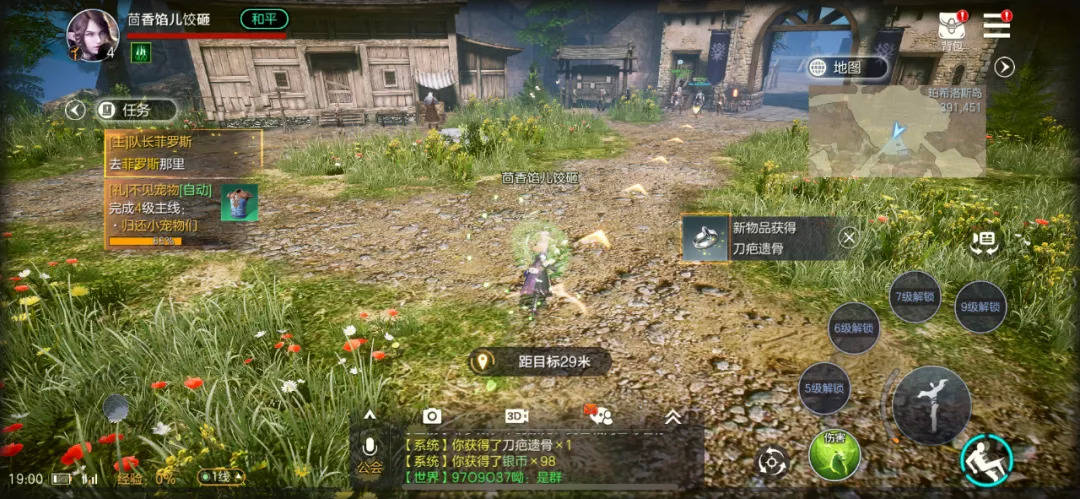The image size is (1080, 499).
Task: Open the 背包 backpack icon
Action: coord(951,30)
